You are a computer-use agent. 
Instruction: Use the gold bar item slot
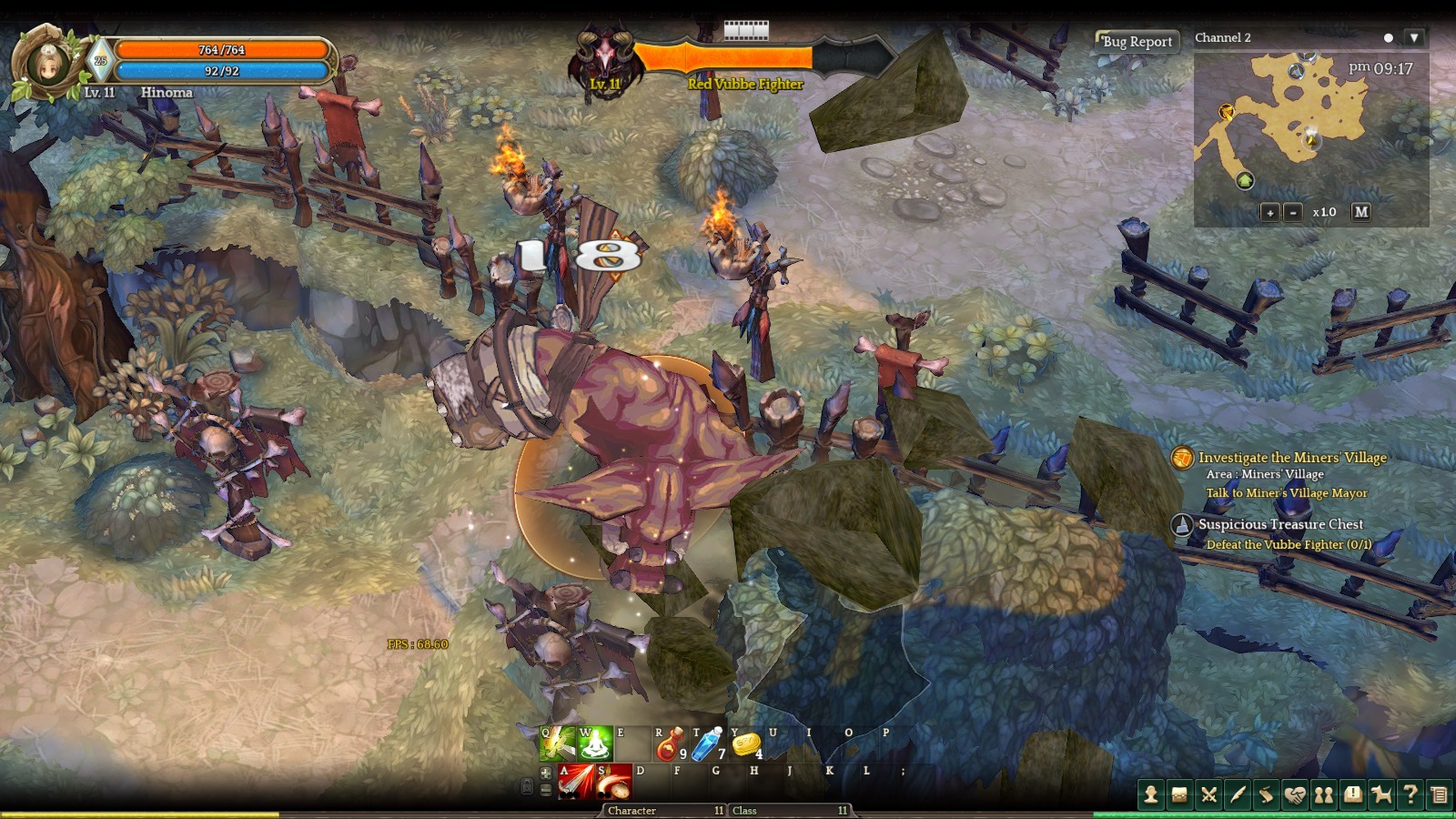click(x=746, y=744)
